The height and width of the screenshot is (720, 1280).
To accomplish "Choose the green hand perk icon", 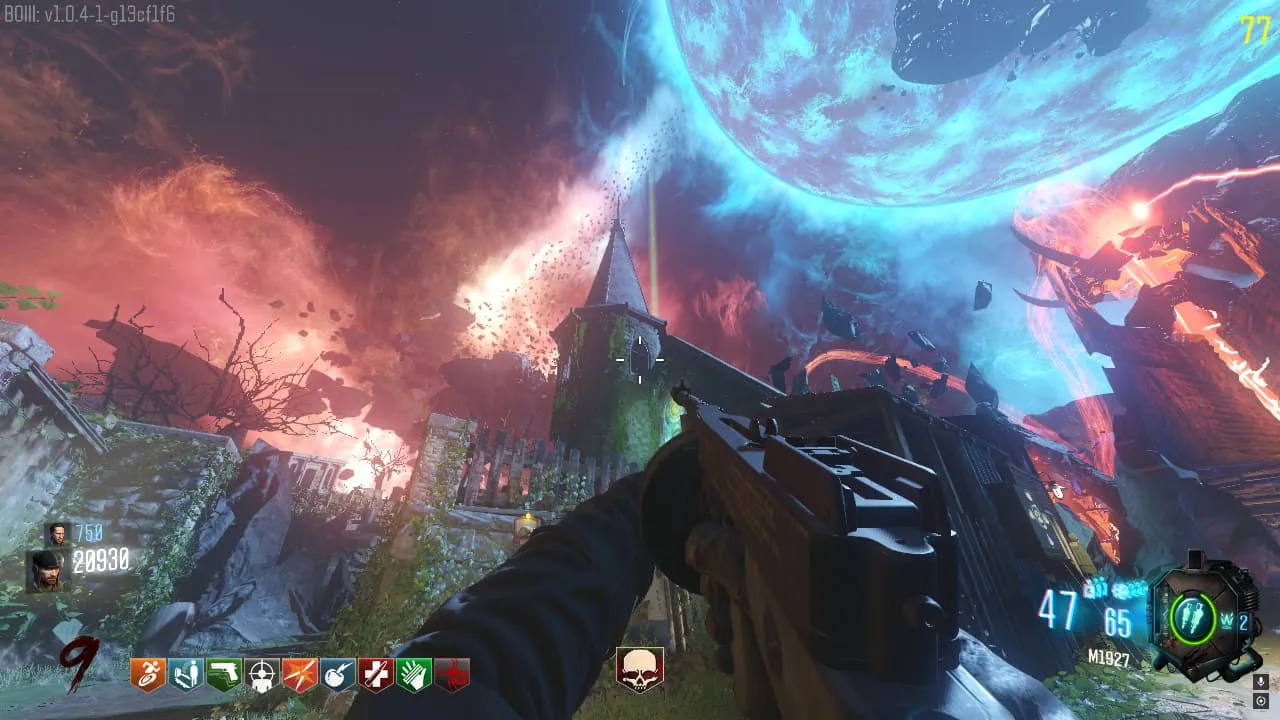I will tap(413, 675).
